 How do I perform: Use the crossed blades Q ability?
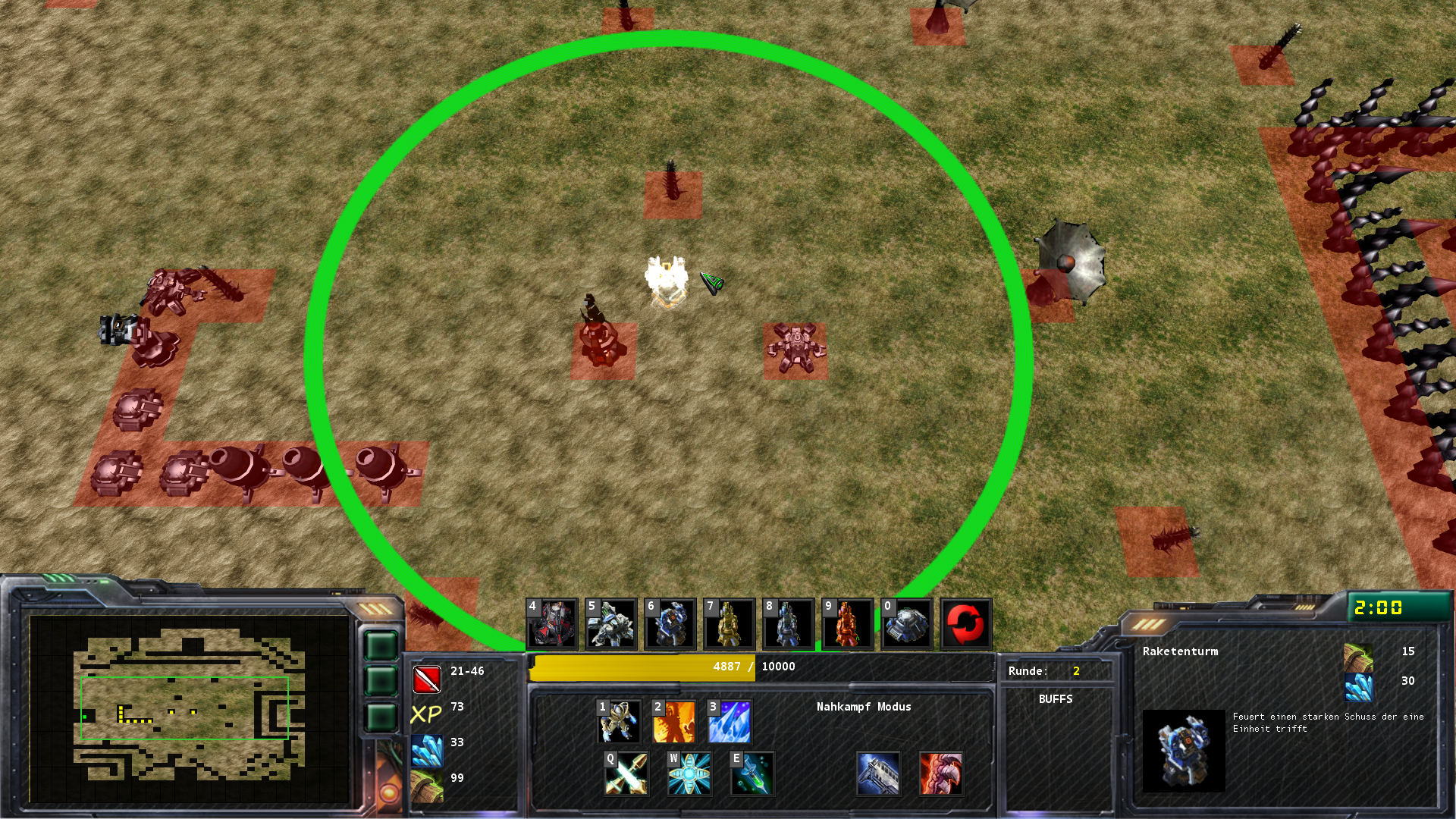pos(626,773)
